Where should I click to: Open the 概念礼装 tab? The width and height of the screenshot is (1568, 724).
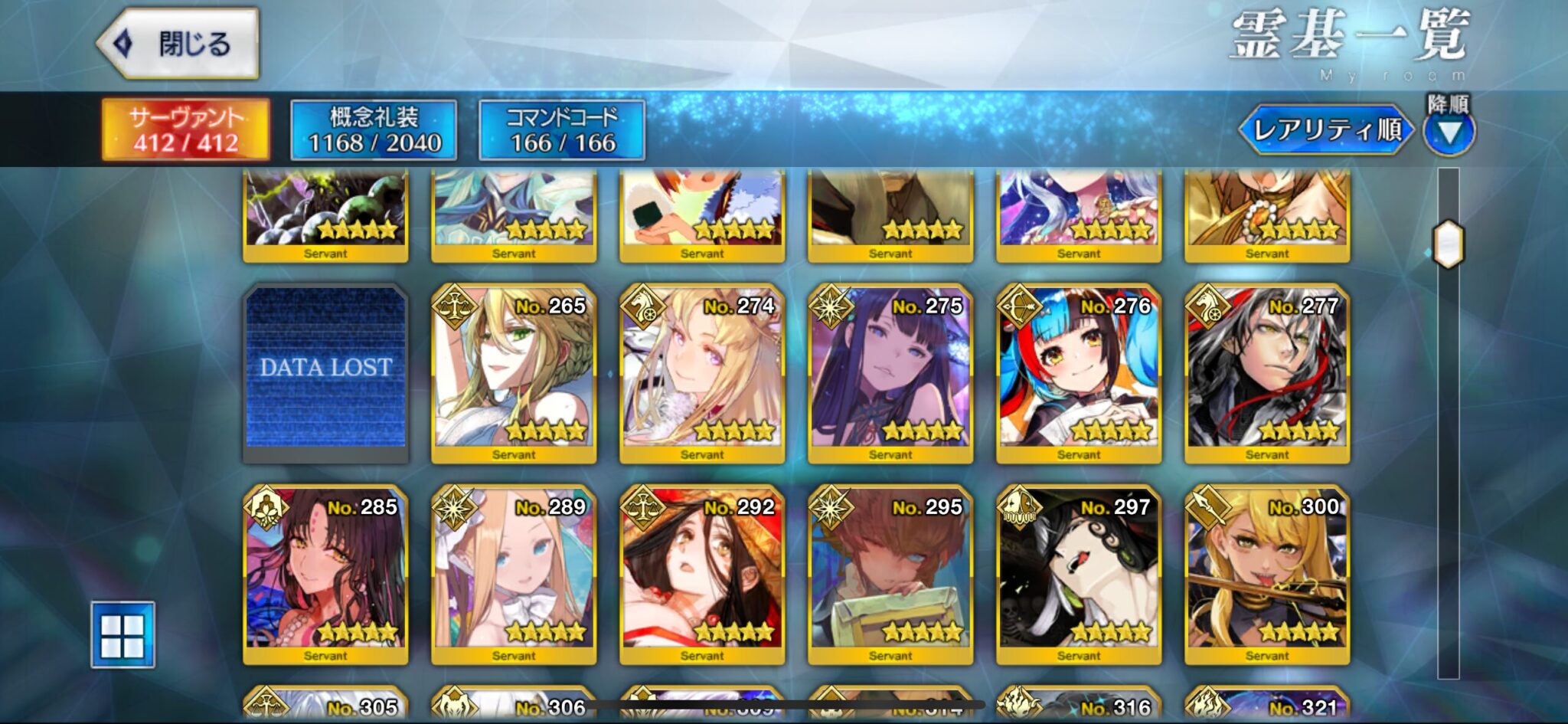(374, 129)
